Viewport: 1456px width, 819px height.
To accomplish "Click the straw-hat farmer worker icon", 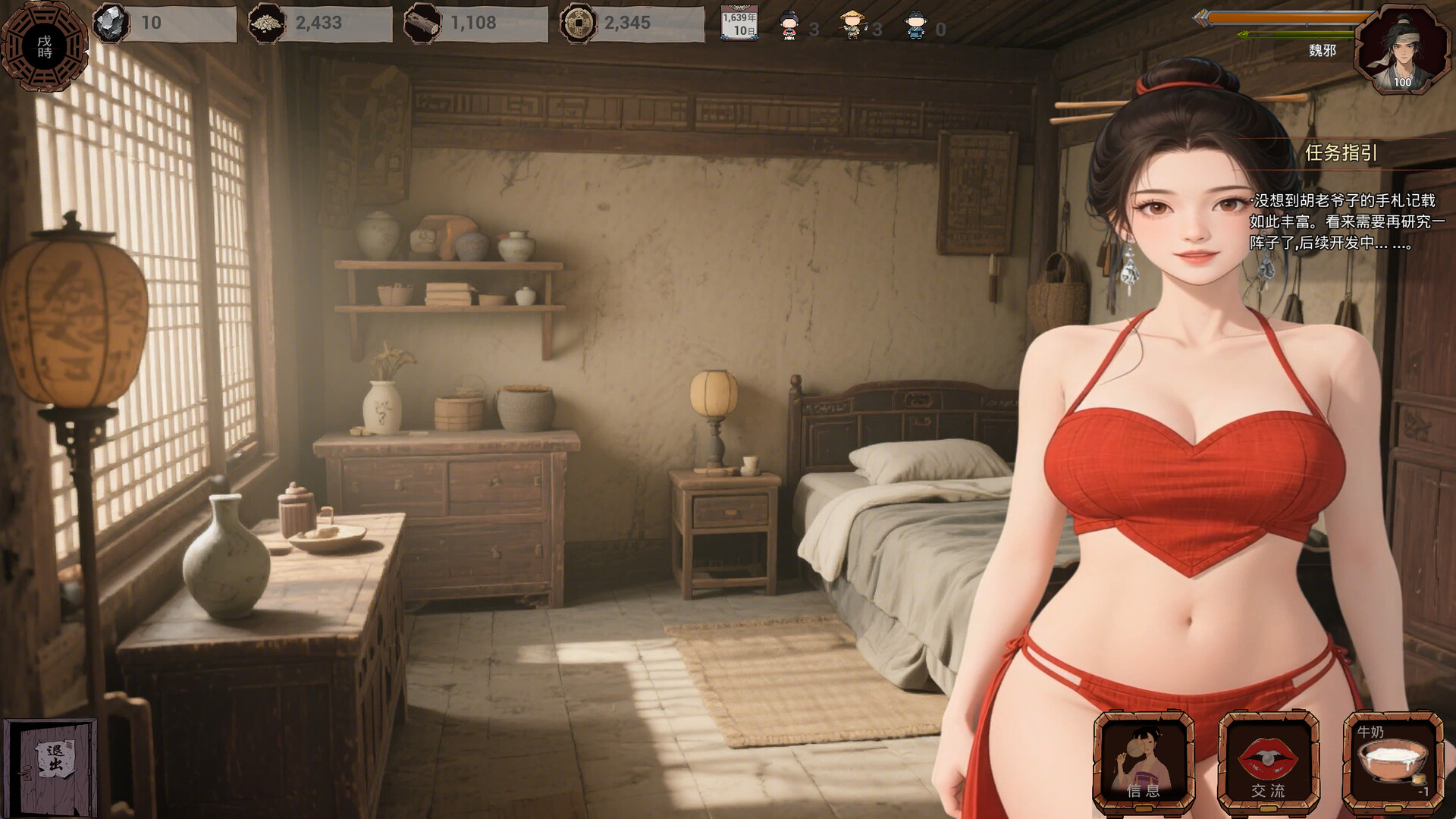I will (x=853, y=26).
